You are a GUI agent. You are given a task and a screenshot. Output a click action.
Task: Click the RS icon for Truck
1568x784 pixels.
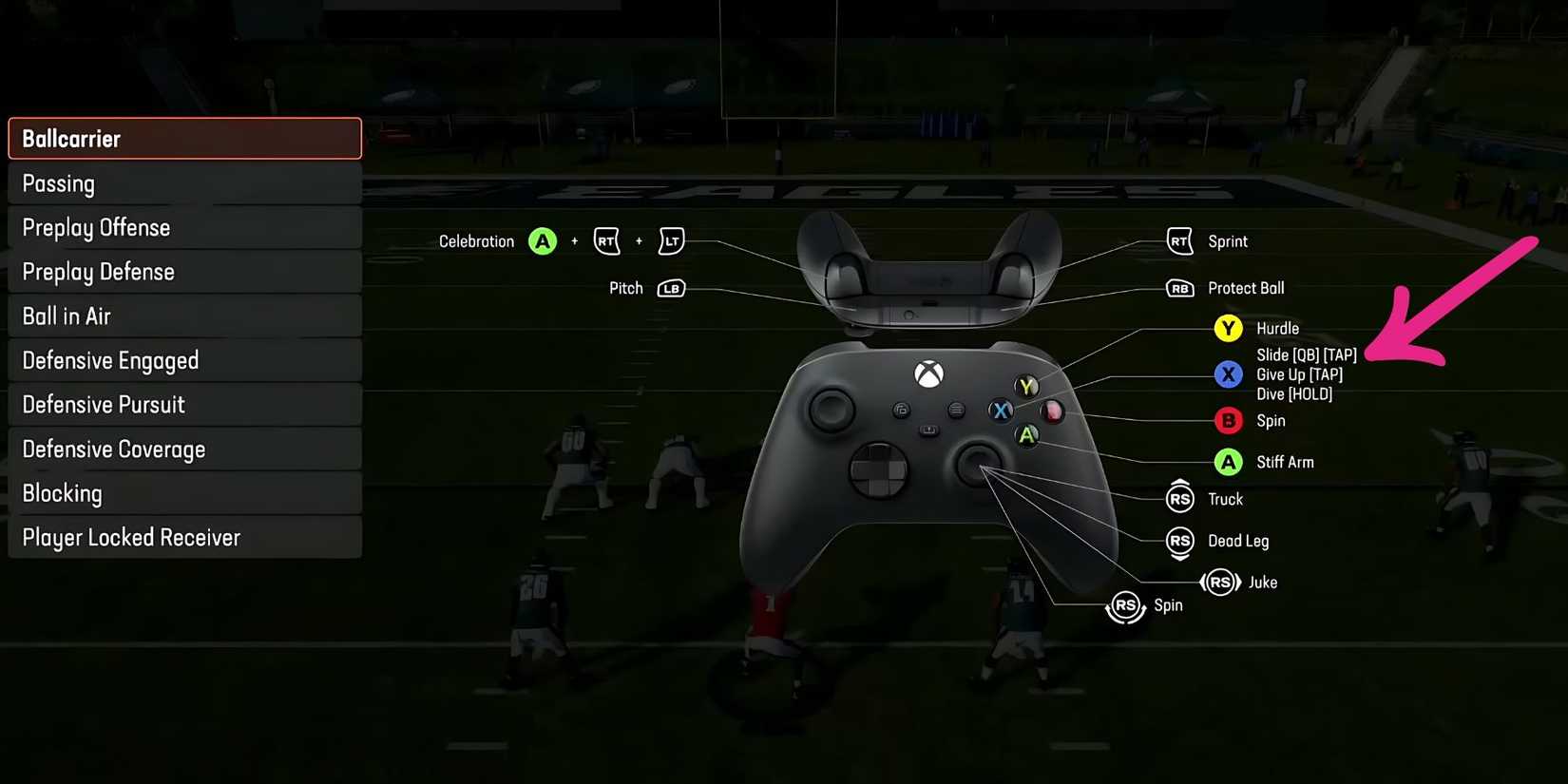coord(1178,497)
